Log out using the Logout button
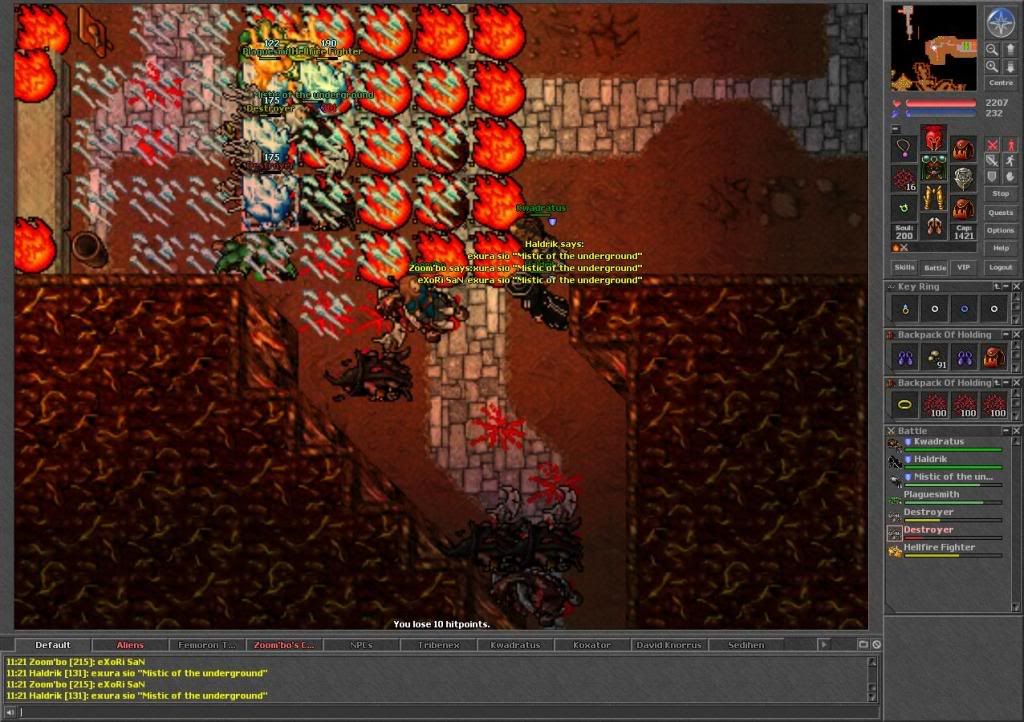The height and width of the screenshot is (722, 1024). coord(1000,268)
